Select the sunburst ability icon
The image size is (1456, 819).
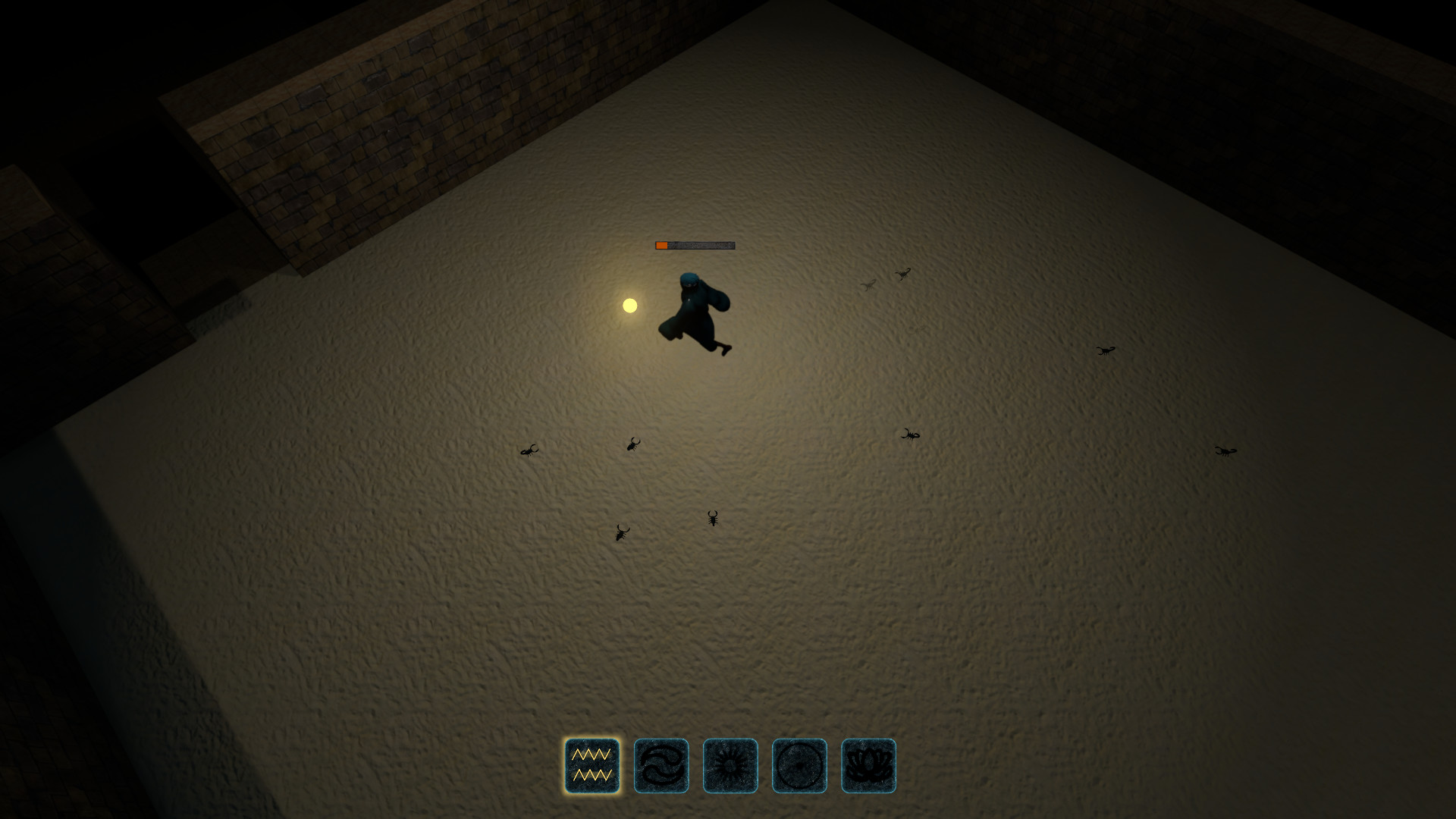[730, 766]
